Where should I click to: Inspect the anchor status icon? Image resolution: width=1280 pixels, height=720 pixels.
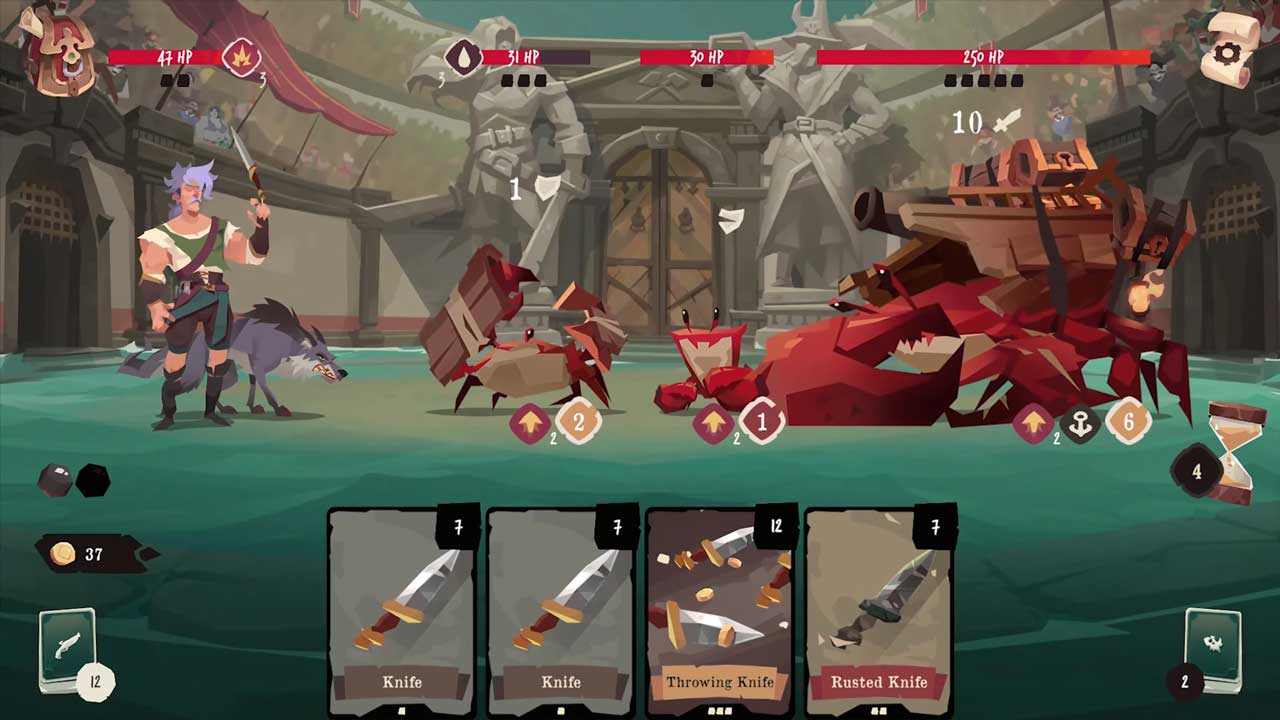(1080, 423)
